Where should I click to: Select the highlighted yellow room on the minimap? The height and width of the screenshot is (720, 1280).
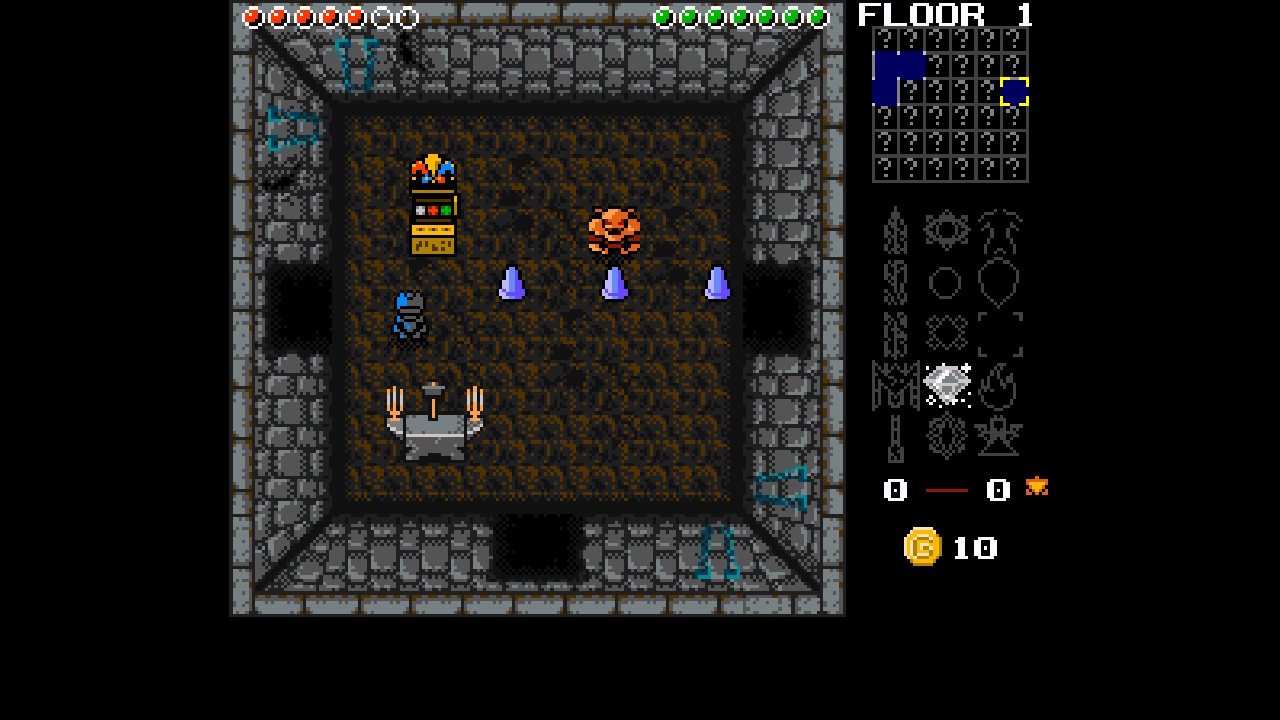[1013, 92]
